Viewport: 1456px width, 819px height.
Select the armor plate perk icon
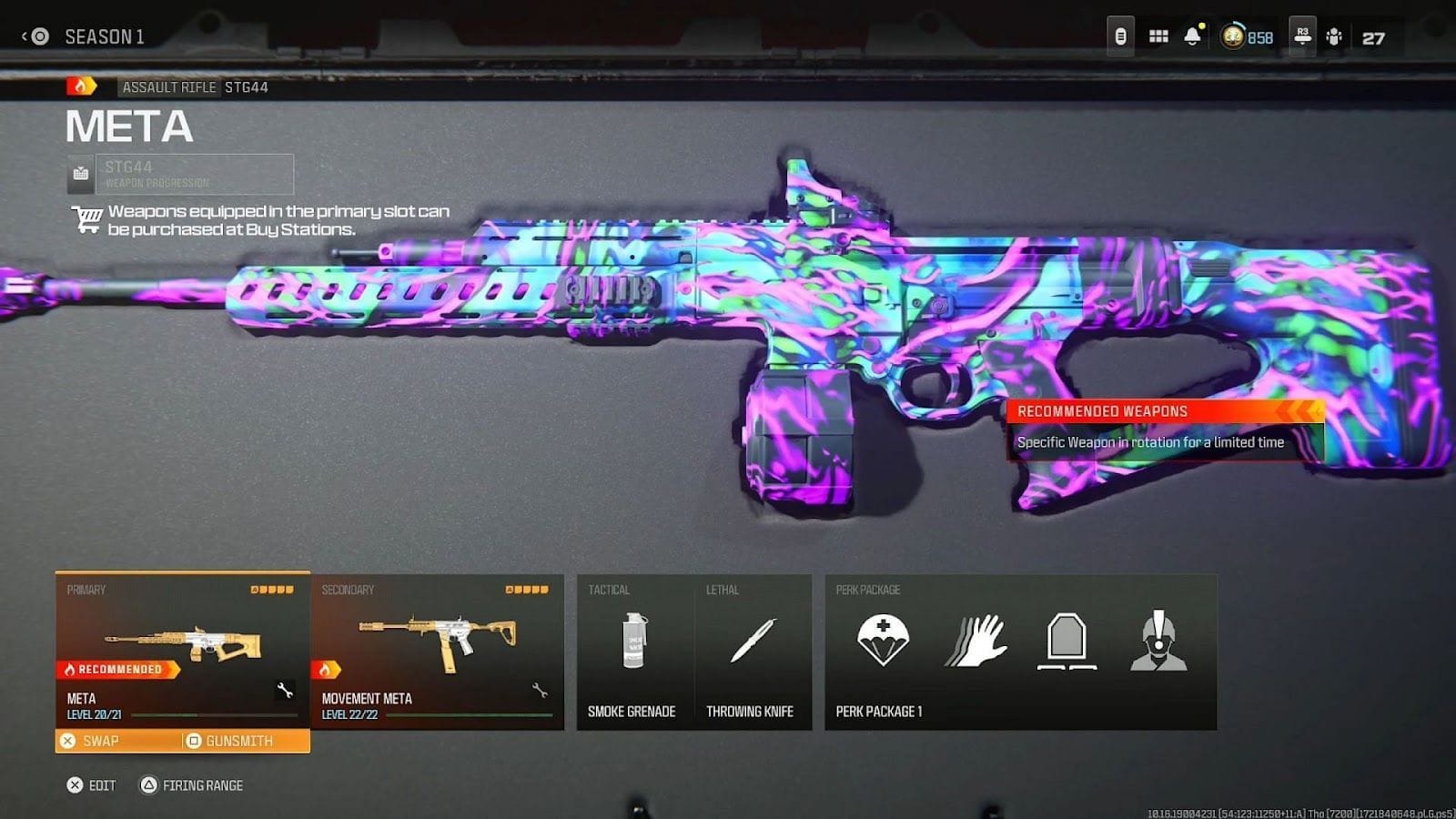(1067, 642)
